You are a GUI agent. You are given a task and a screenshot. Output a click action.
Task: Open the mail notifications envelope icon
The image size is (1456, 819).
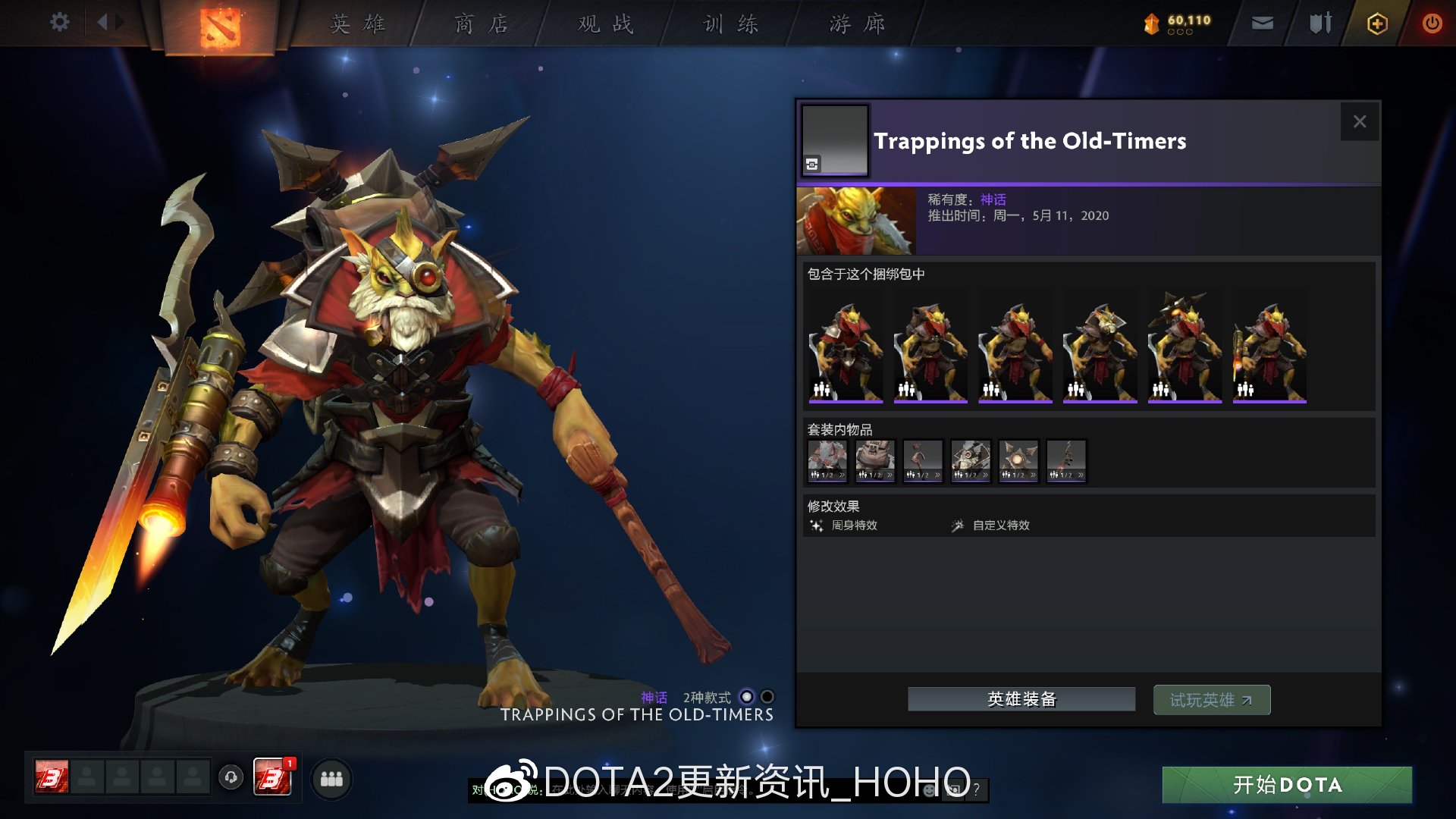click(x=1261, y=23)
